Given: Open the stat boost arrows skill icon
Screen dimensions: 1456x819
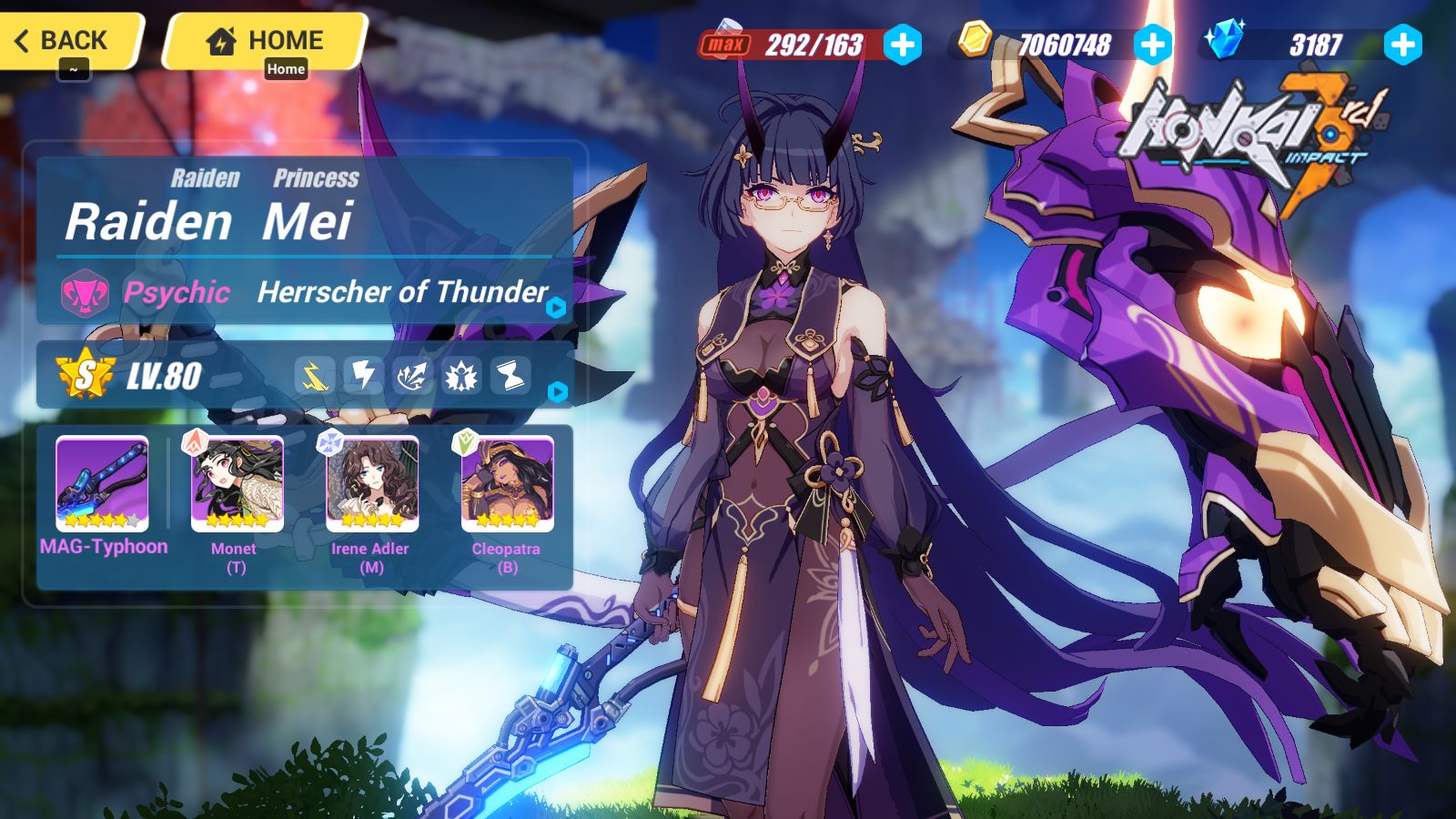Looking at the screenshot, I should pos(413,375).
